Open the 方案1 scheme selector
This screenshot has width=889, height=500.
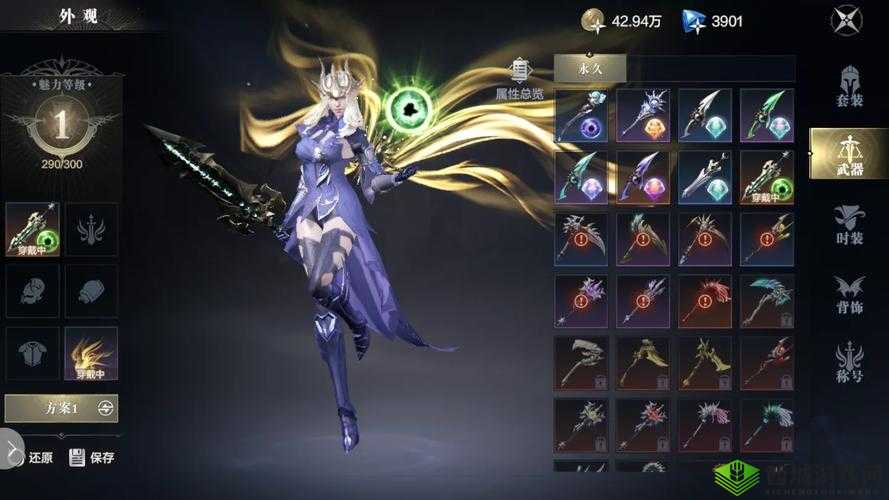61,408
